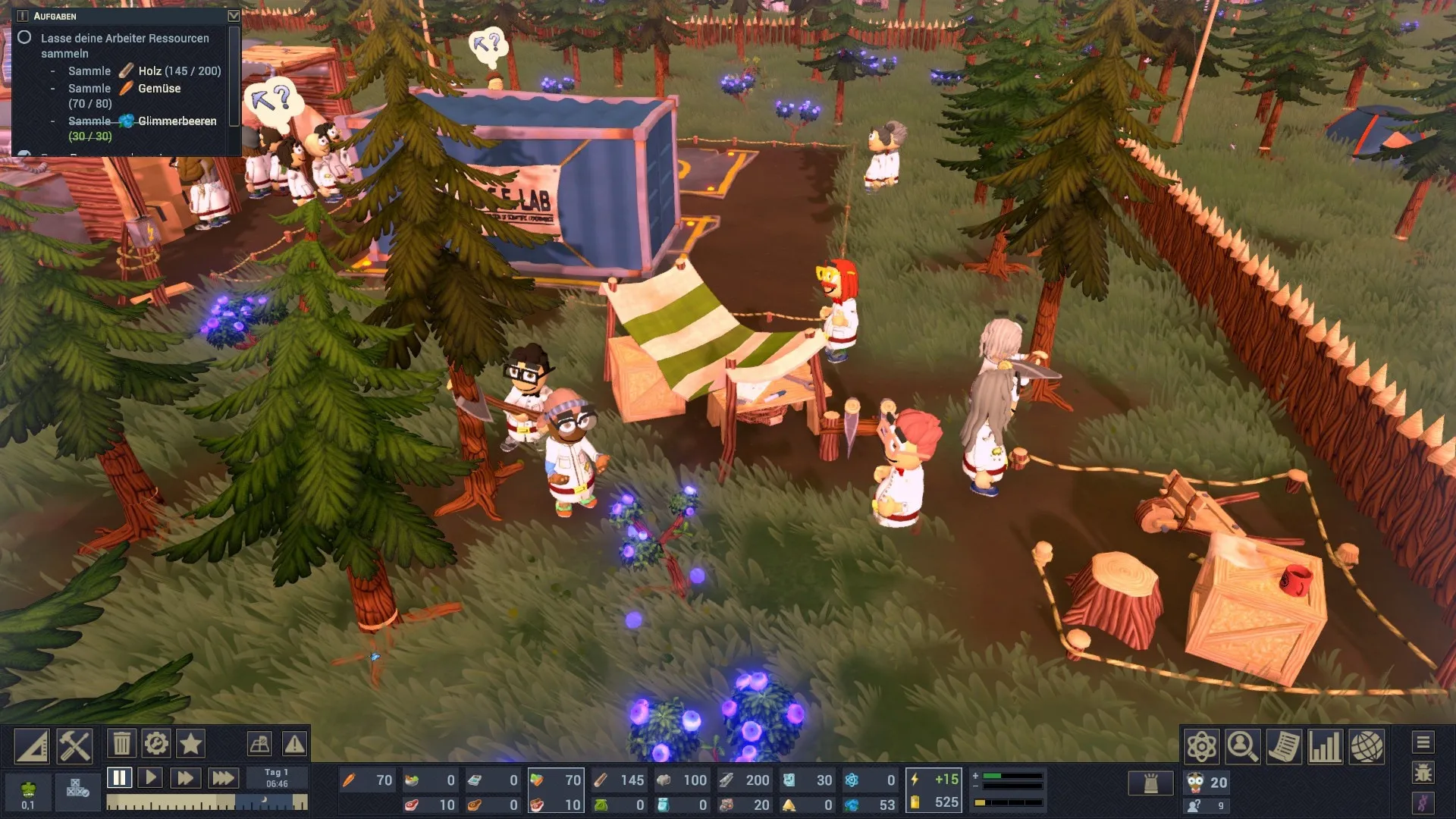Open the colonist search overview
Screen dimensions: 1456x819
point(1242,747)
